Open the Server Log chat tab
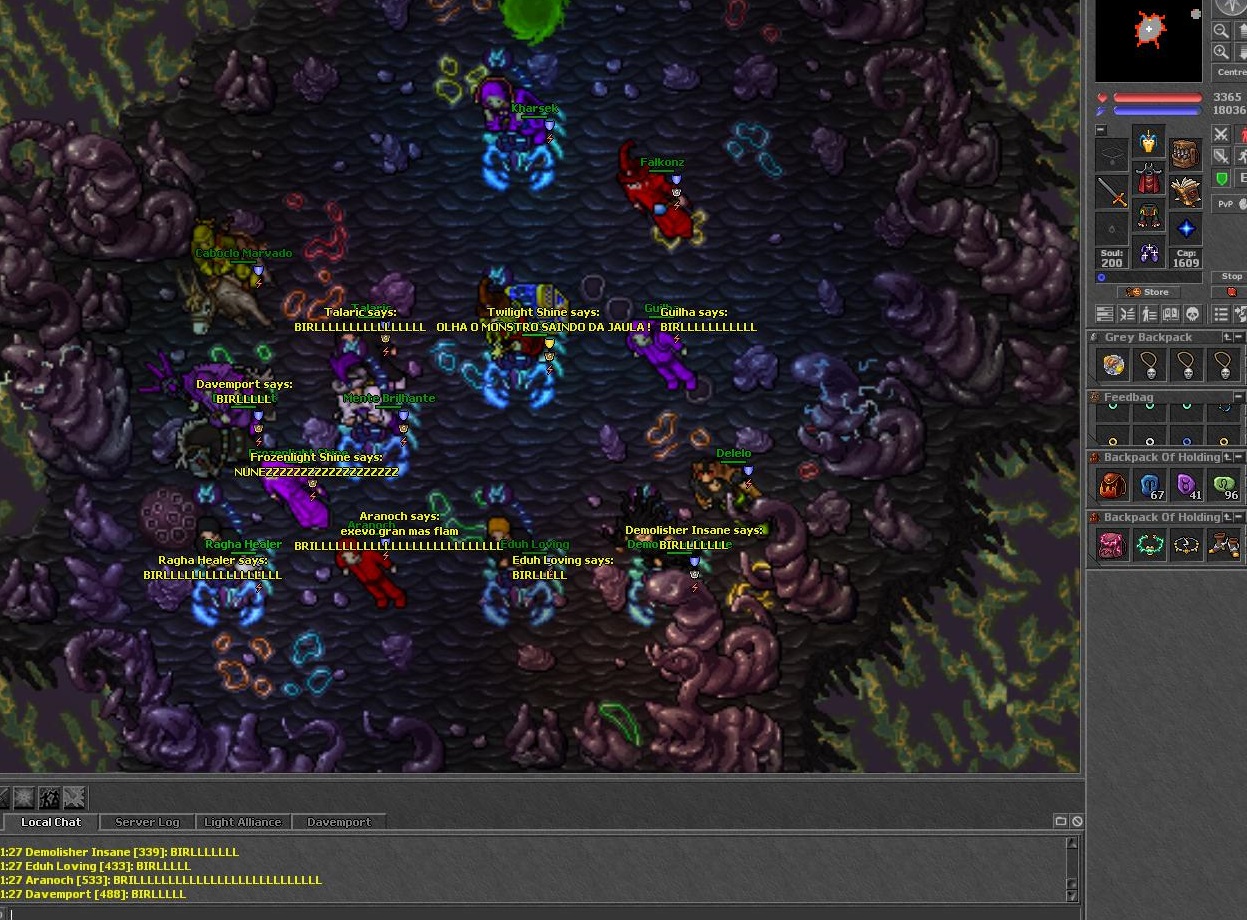This screenshot has width=1247, height=920. tap(147, 822)
